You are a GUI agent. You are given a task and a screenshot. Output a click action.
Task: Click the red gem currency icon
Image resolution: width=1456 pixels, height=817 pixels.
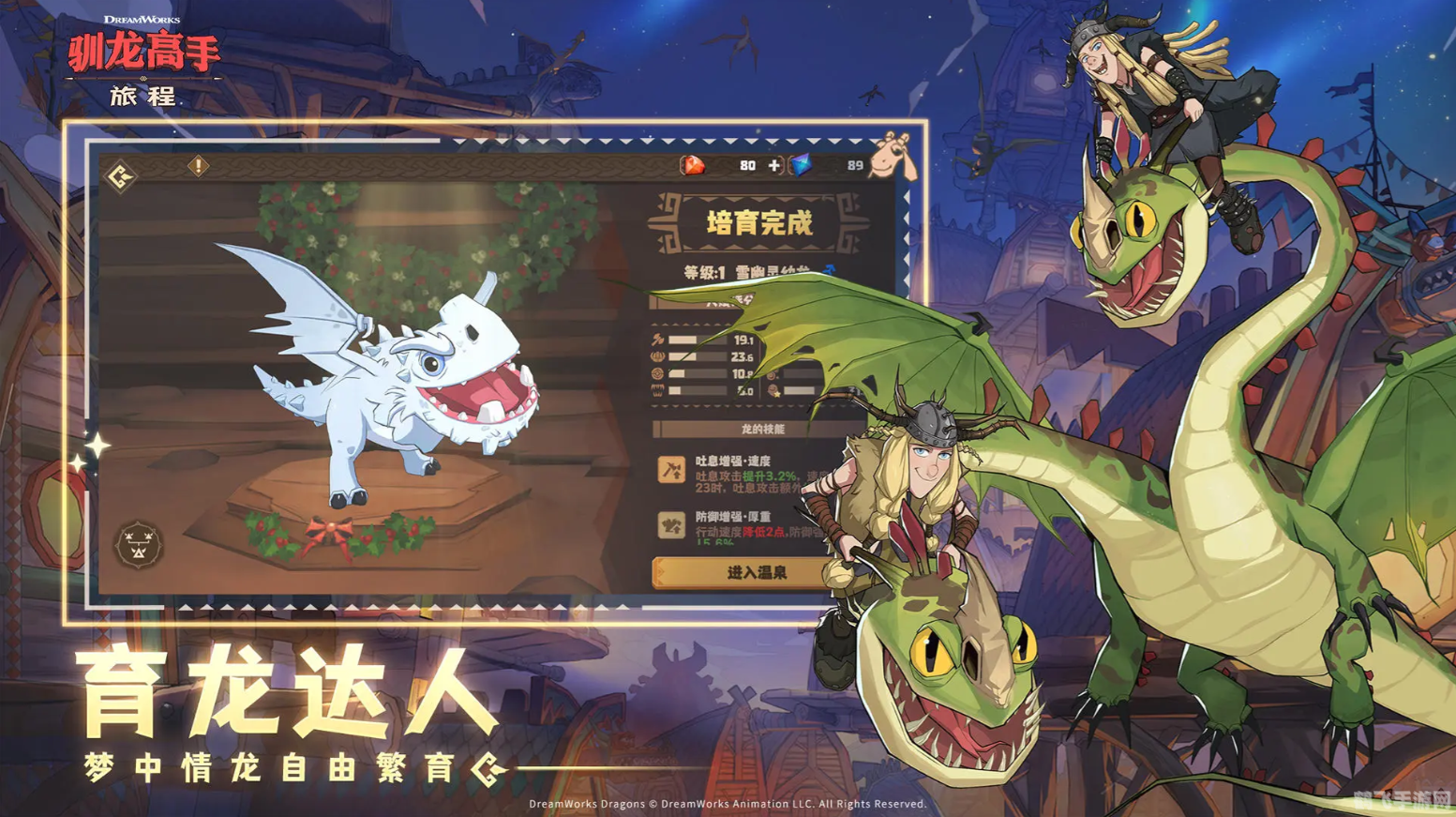tap(694, 166)
